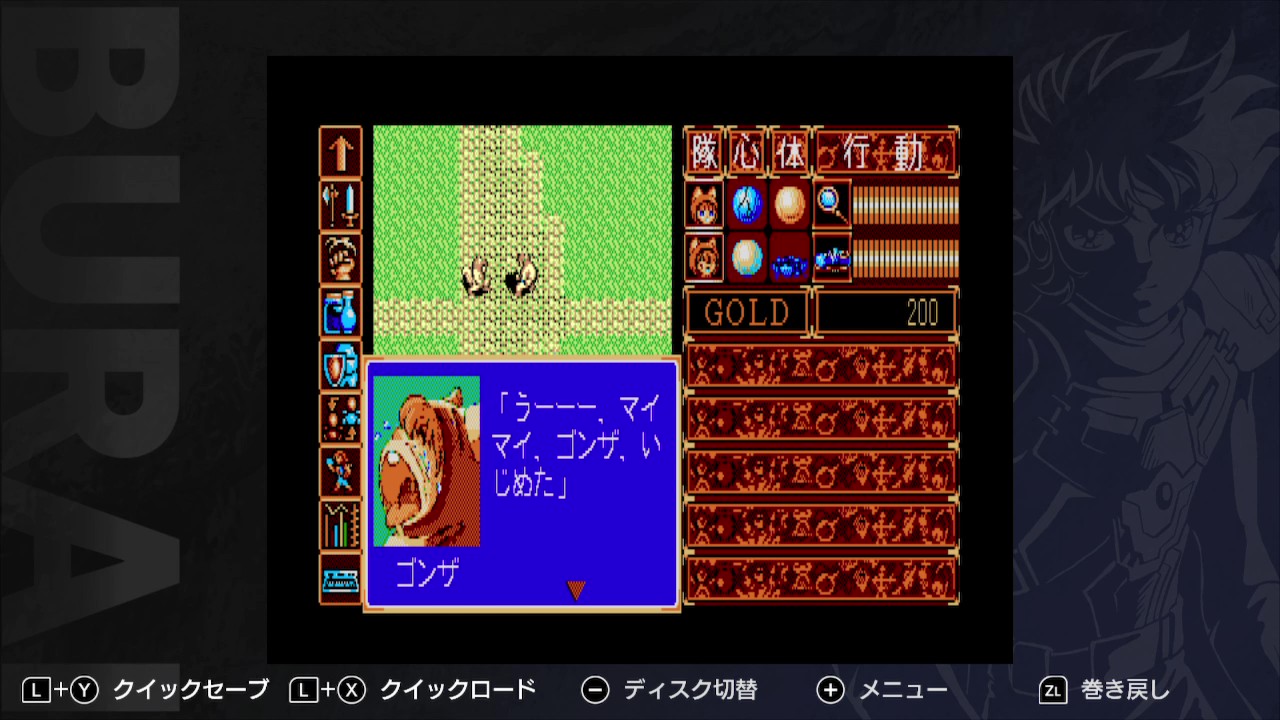
Task: Click the クイックセーブ quick save control
Action: pos(155,689)
